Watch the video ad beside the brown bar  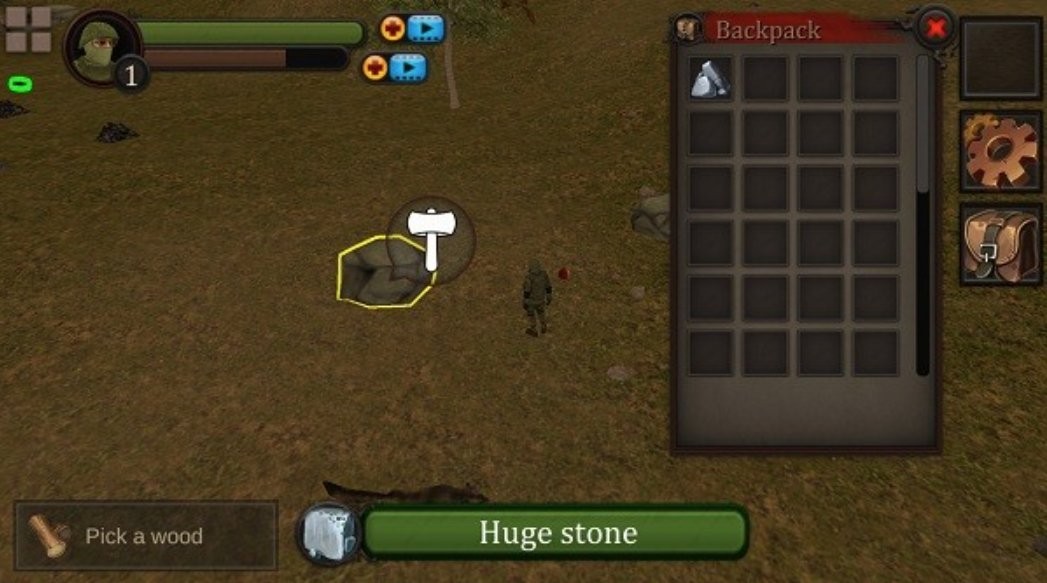tap(408, 68)
